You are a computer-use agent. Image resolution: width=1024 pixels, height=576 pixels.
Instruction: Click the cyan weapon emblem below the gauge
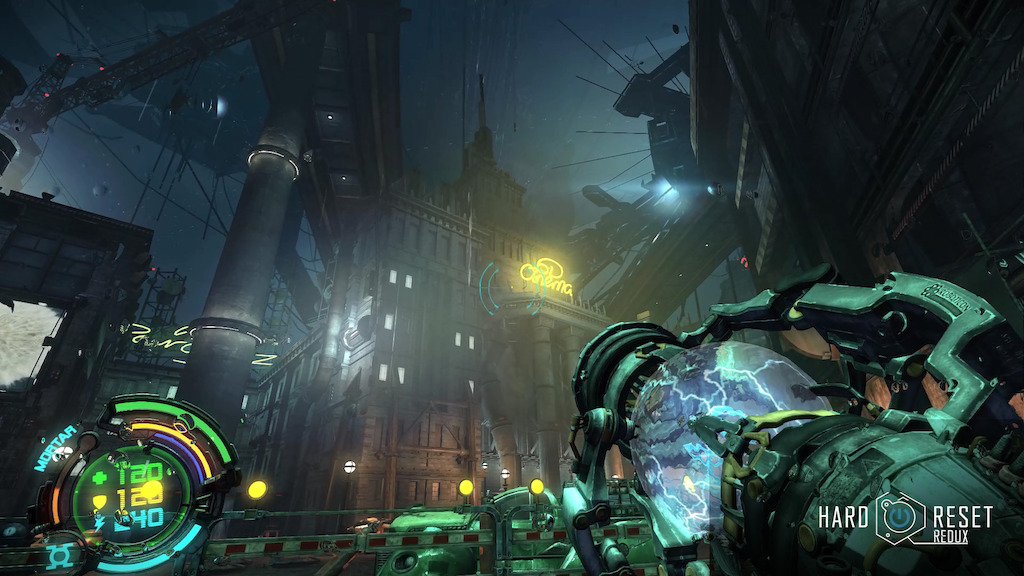58,554
